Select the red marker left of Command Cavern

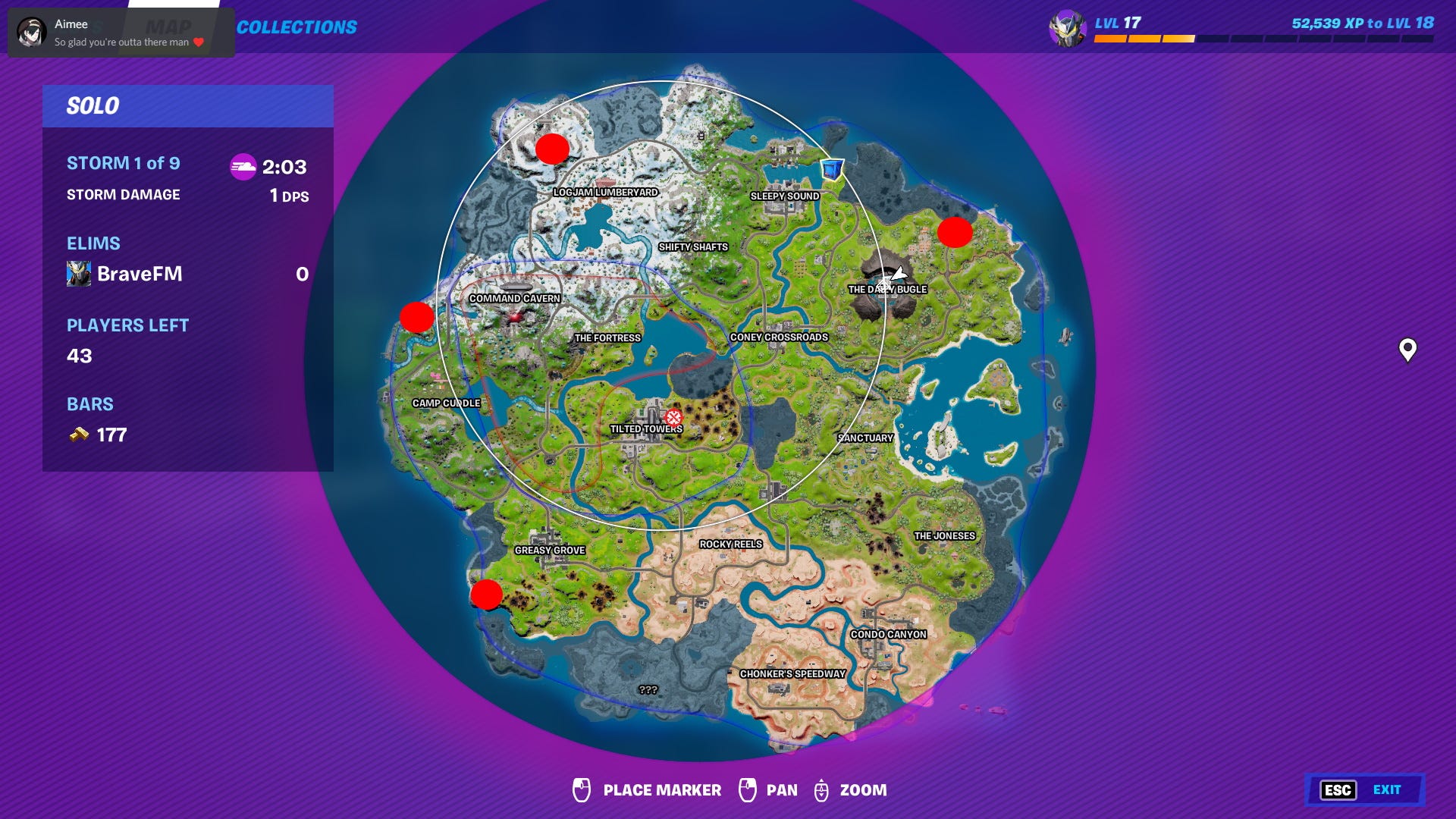coord(416,318)
